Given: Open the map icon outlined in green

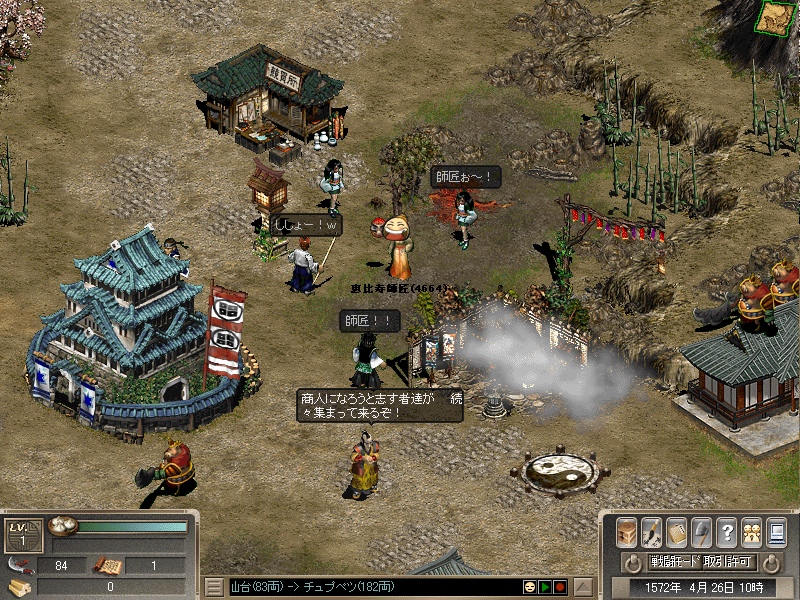Looking at the screenshot, I should pyautogui.click(x=774, y=18).
